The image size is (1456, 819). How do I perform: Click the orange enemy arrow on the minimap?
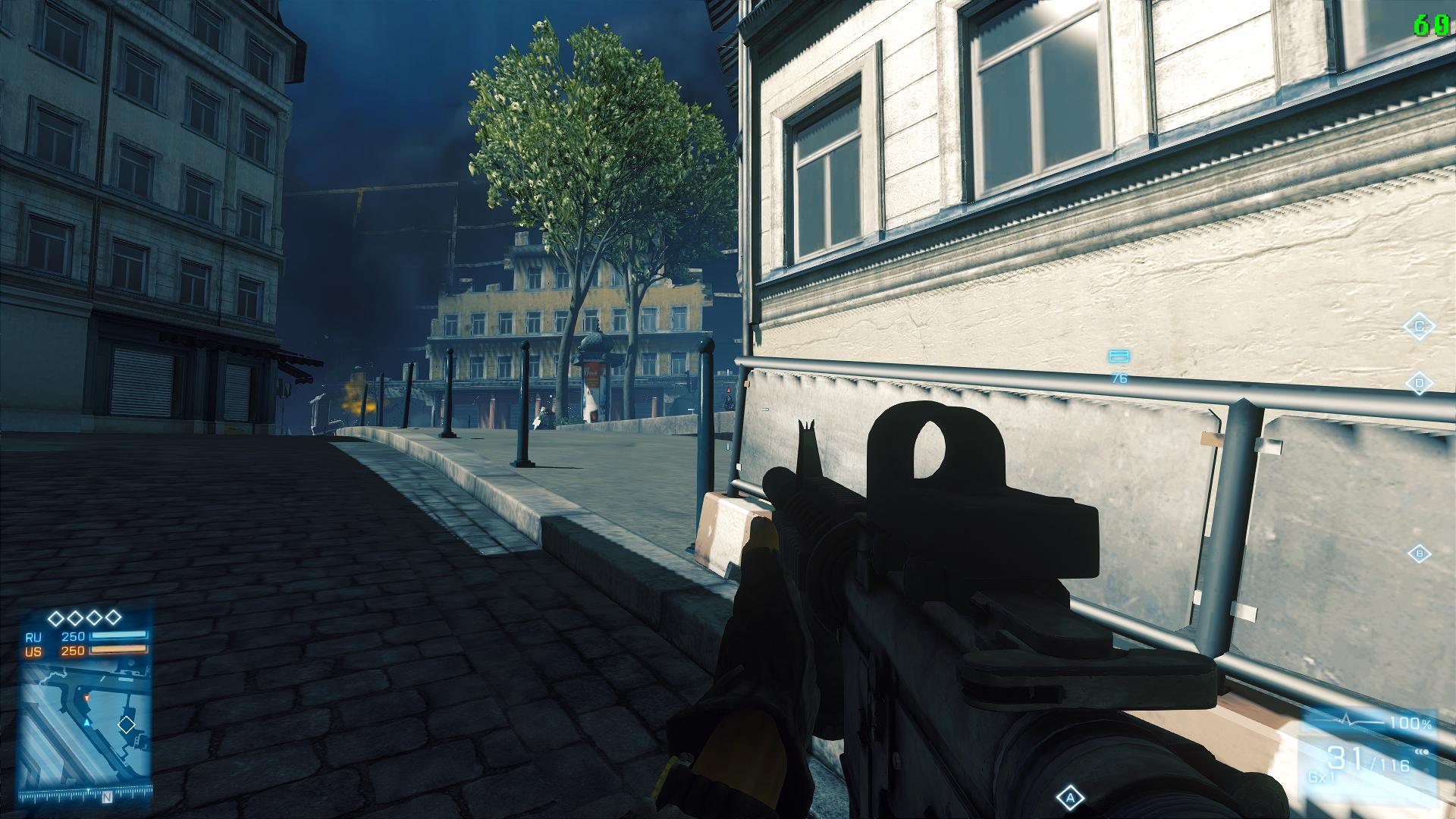86,698
